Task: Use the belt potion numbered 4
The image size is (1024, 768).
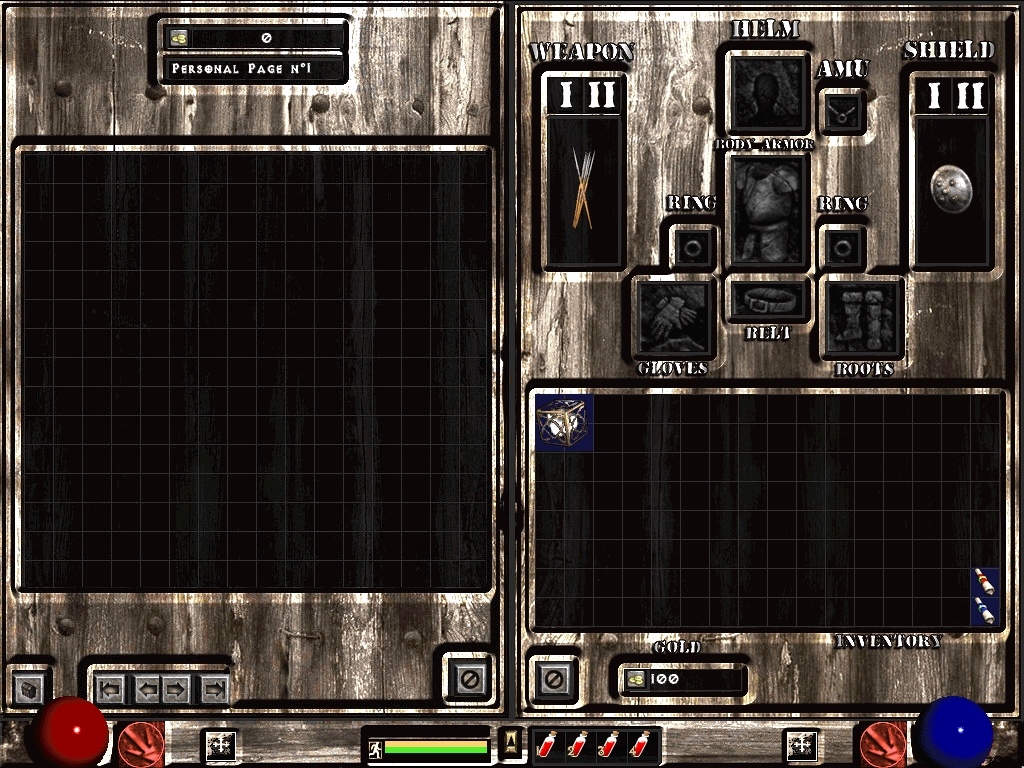Action: pos(640,745)
